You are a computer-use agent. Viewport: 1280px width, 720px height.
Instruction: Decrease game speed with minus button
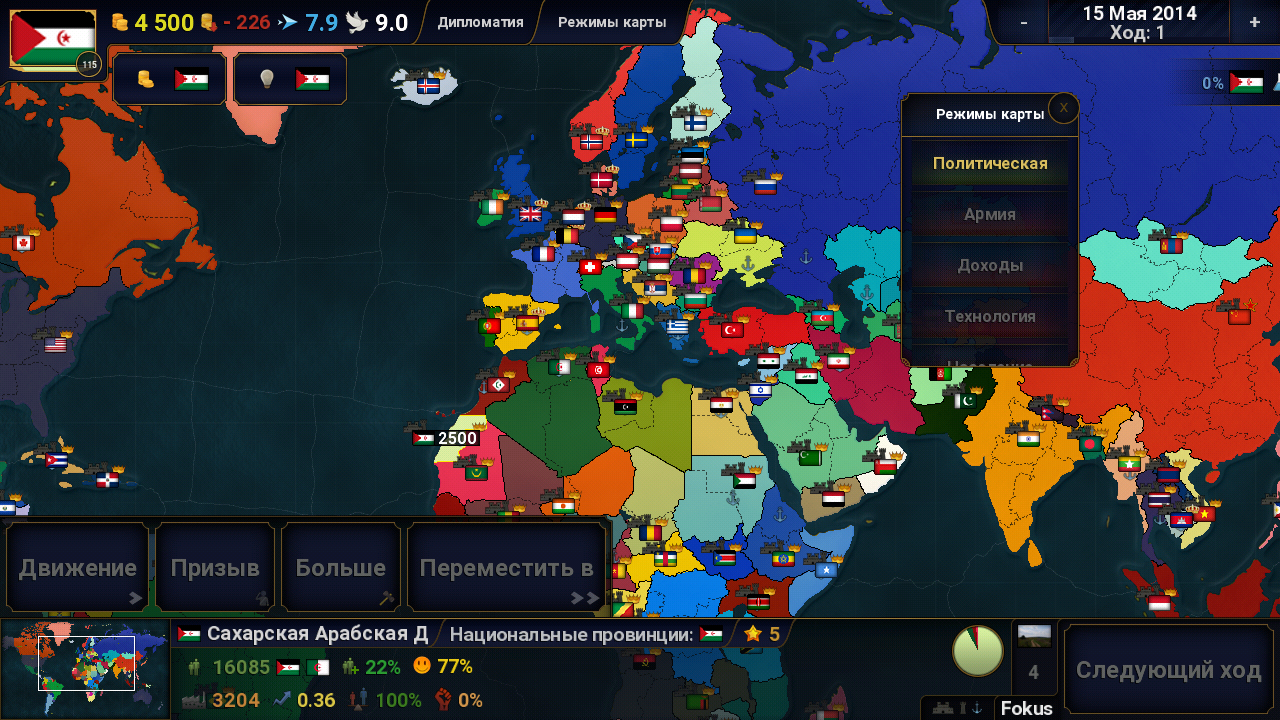pyautogui.click(x=1023, y=22)
